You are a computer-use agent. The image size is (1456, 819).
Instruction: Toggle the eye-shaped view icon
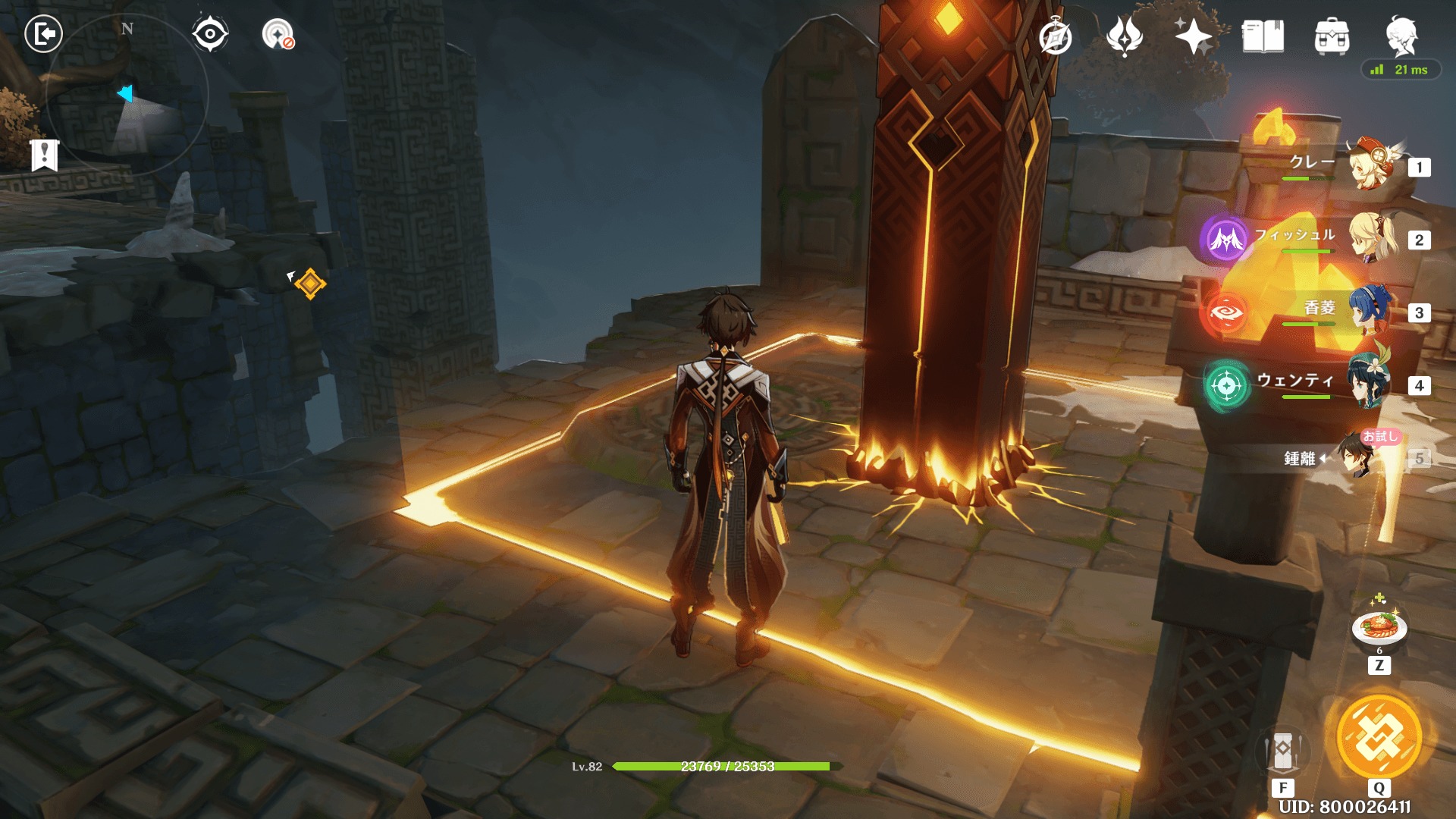coord(209,34)
